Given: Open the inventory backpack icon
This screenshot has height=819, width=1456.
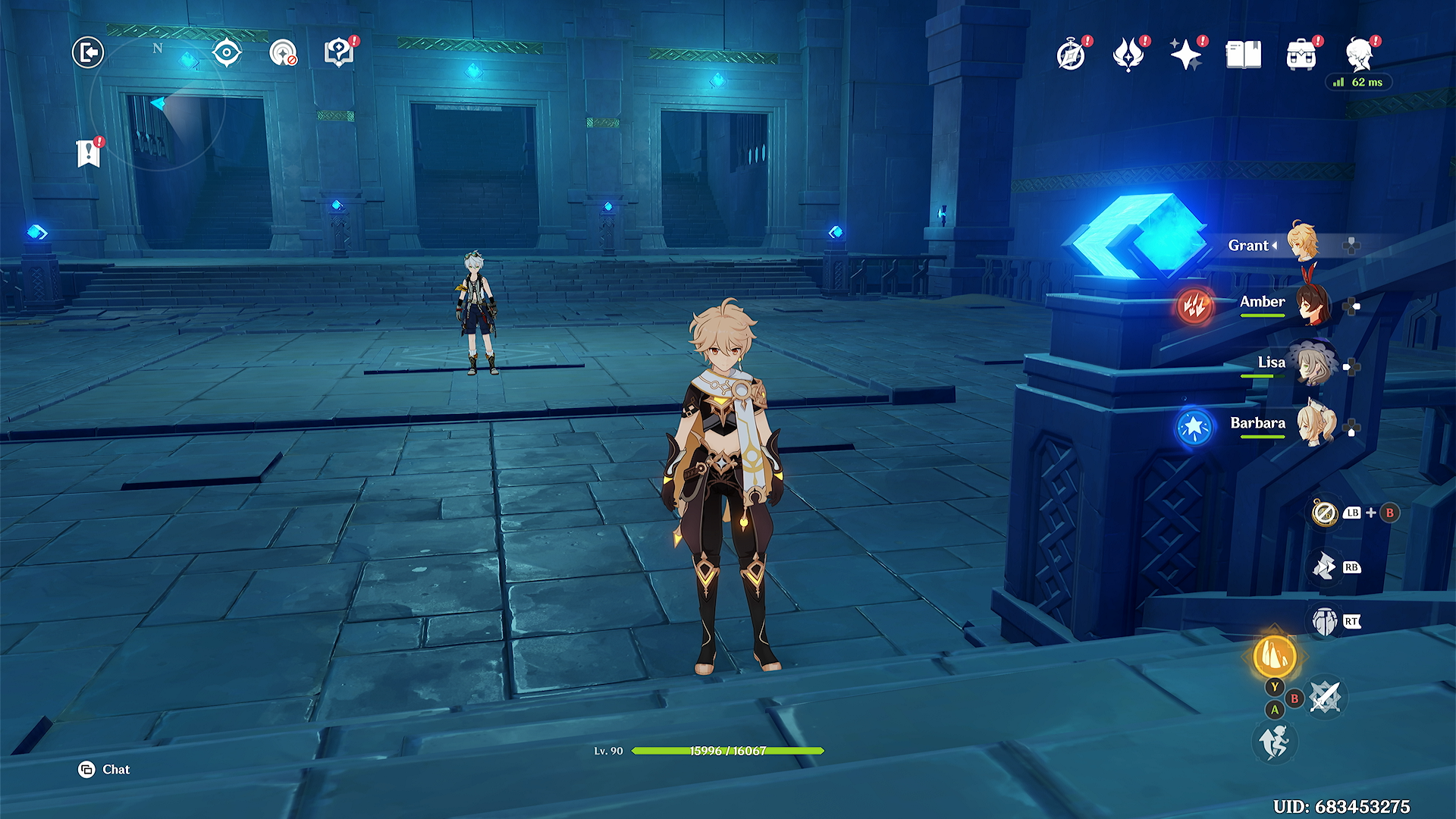Looking at the screenshot, I should [1301, 55].
